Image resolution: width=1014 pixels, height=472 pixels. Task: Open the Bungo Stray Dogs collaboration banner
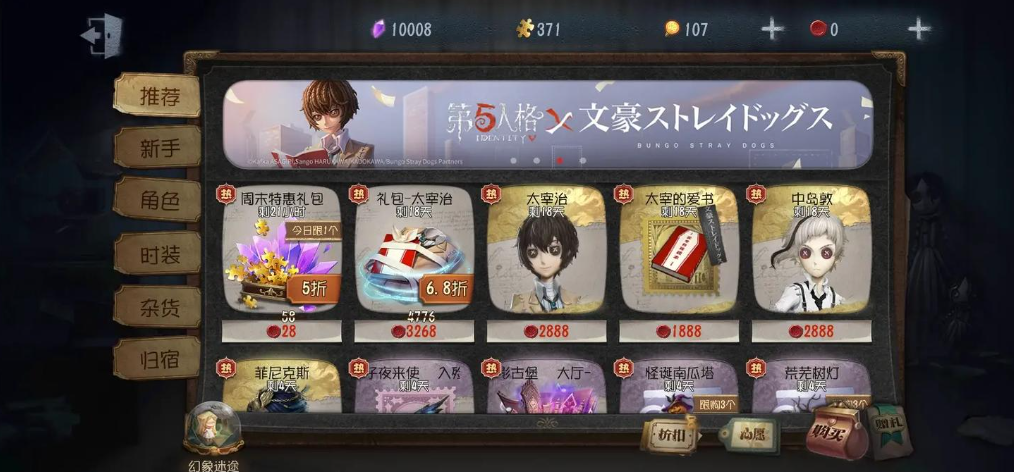(x=547, y=123)
